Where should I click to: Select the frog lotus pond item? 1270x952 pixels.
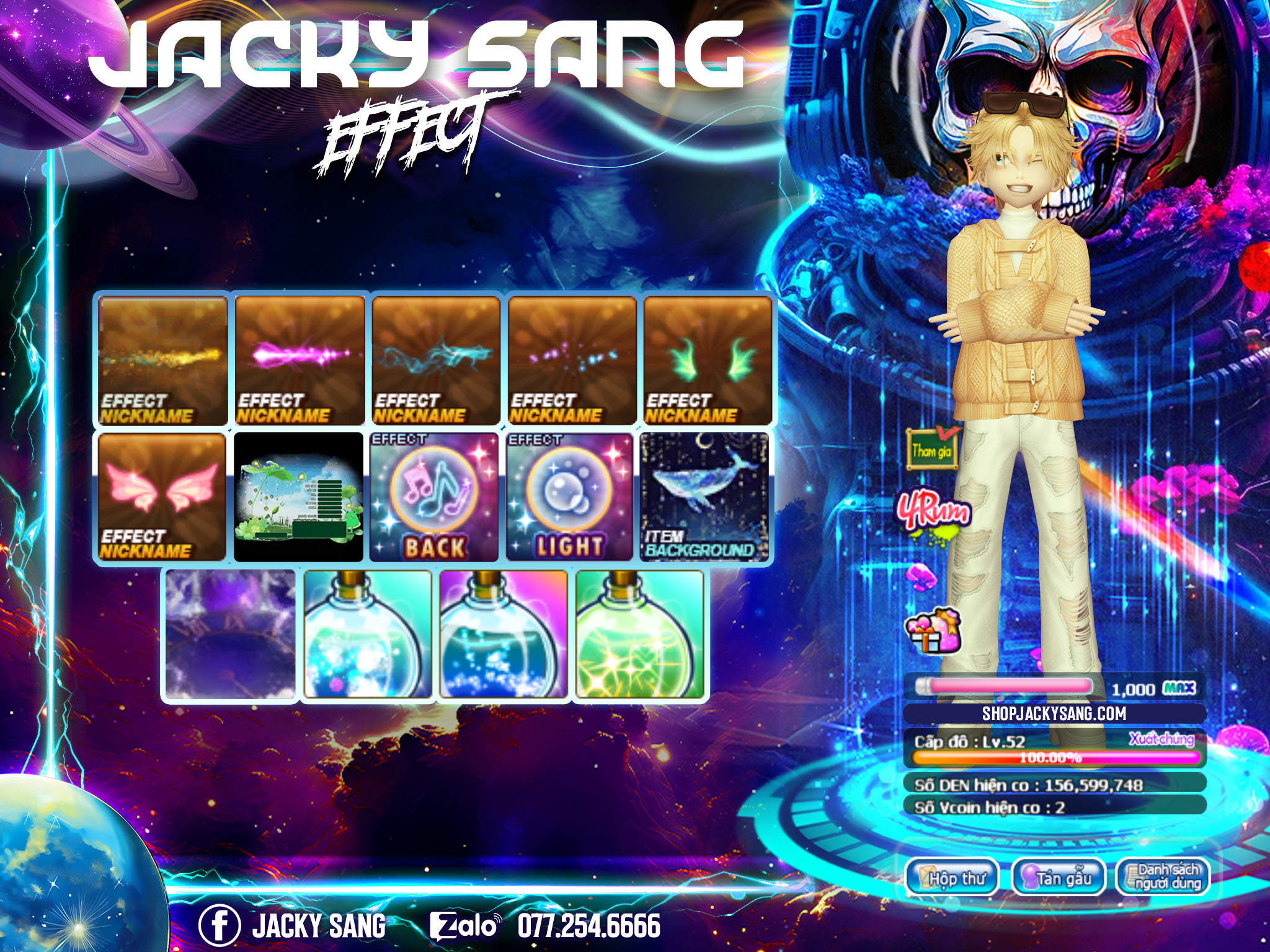(298, 497)
